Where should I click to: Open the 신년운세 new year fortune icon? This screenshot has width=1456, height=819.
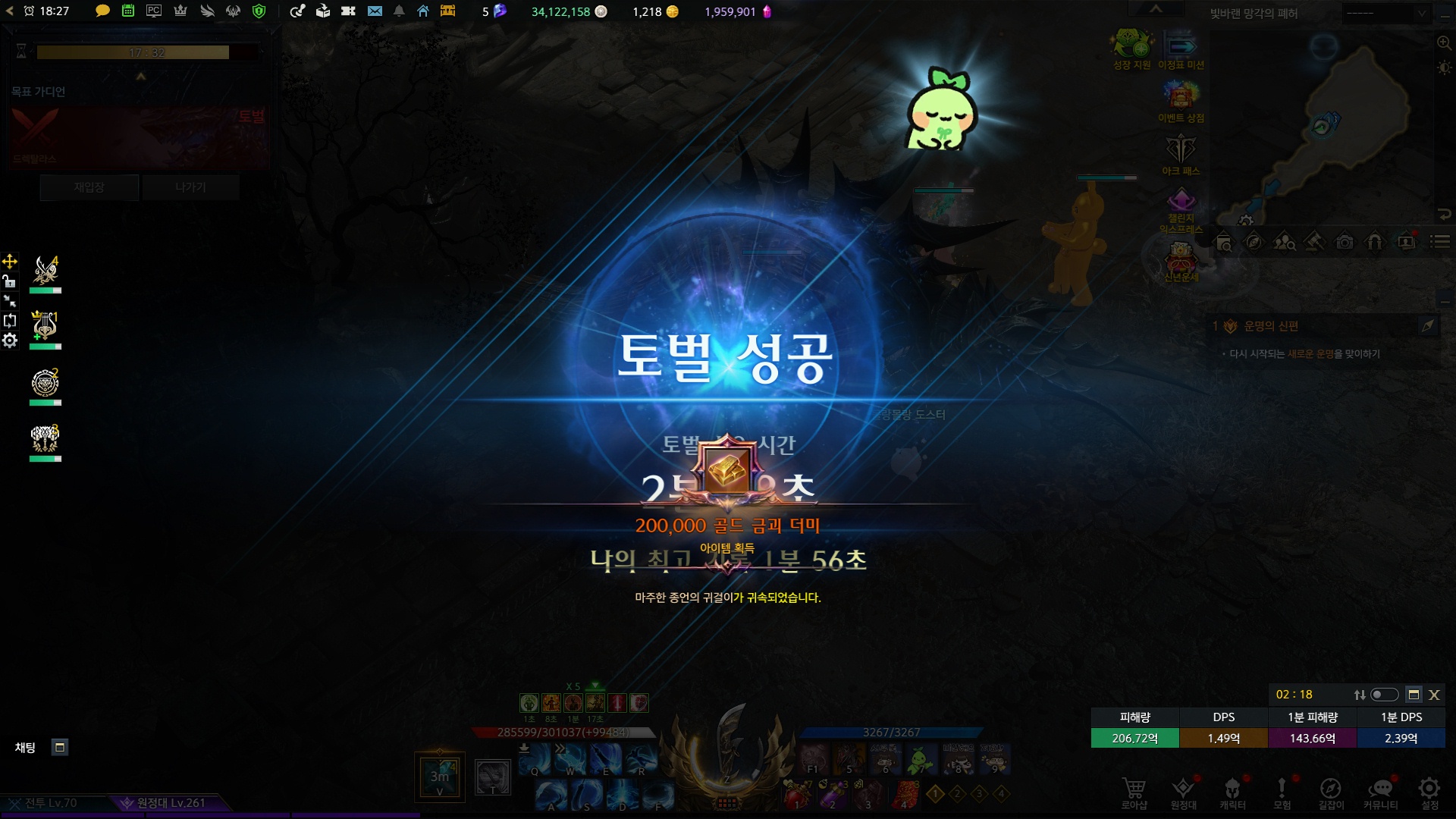click(x=1181, y=259)
